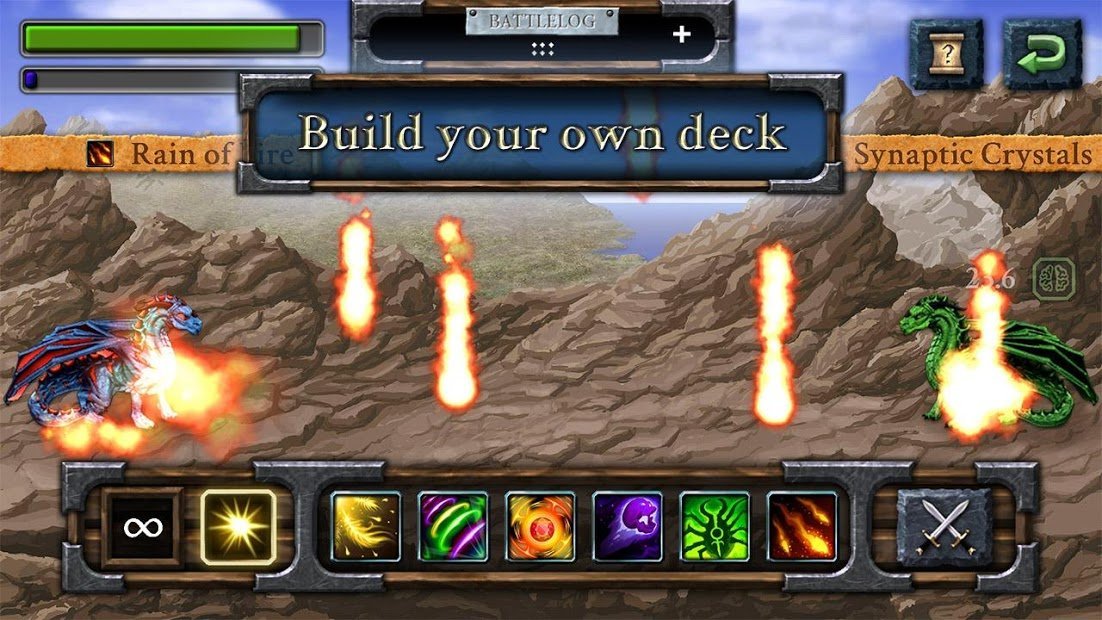
Task: Open the help scroll with question mark
Action: coord(945,54)
